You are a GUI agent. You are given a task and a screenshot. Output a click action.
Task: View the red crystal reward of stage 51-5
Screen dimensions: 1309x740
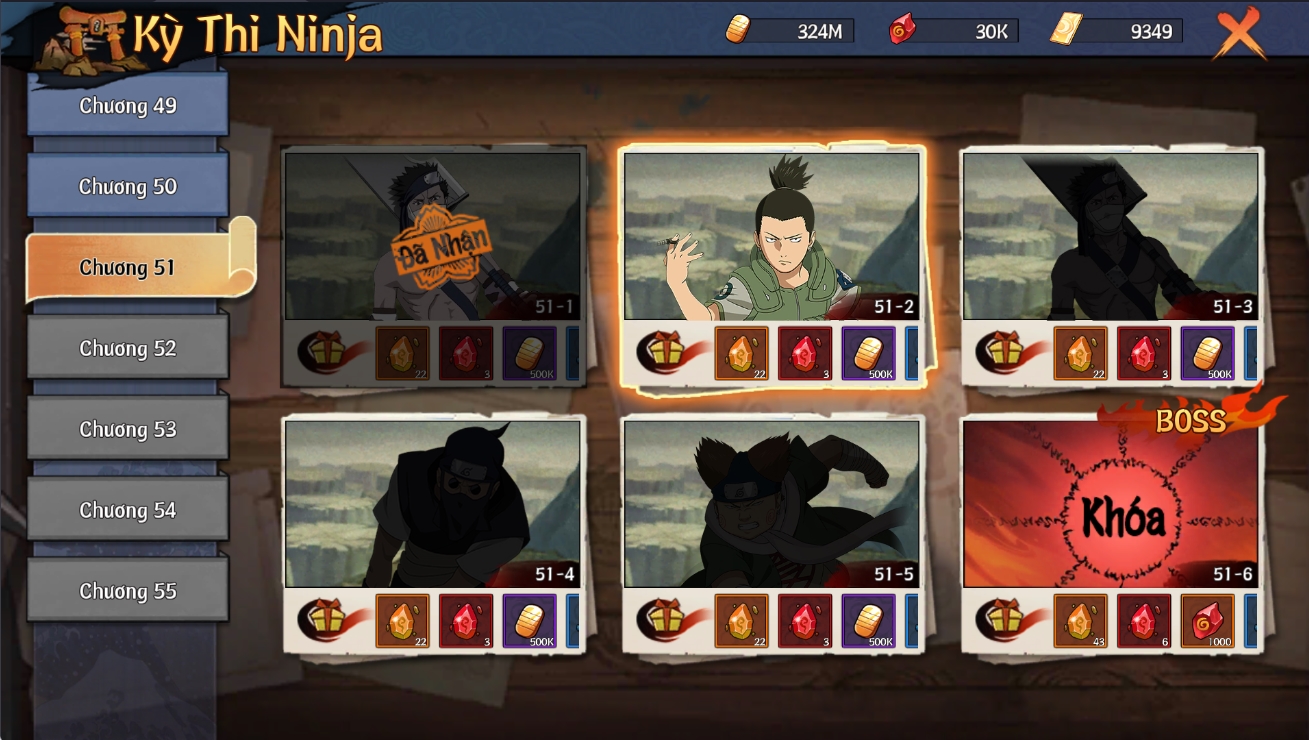805,621
